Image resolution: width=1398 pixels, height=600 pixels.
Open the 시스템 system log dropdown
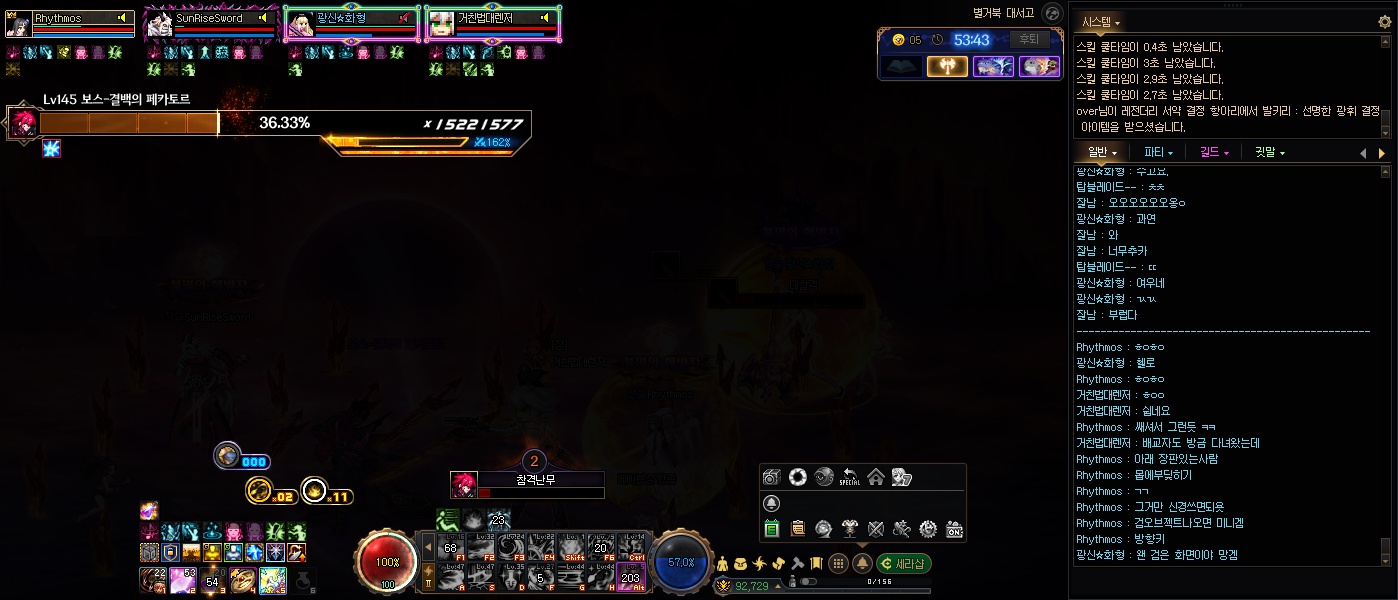pos(1100,21)
